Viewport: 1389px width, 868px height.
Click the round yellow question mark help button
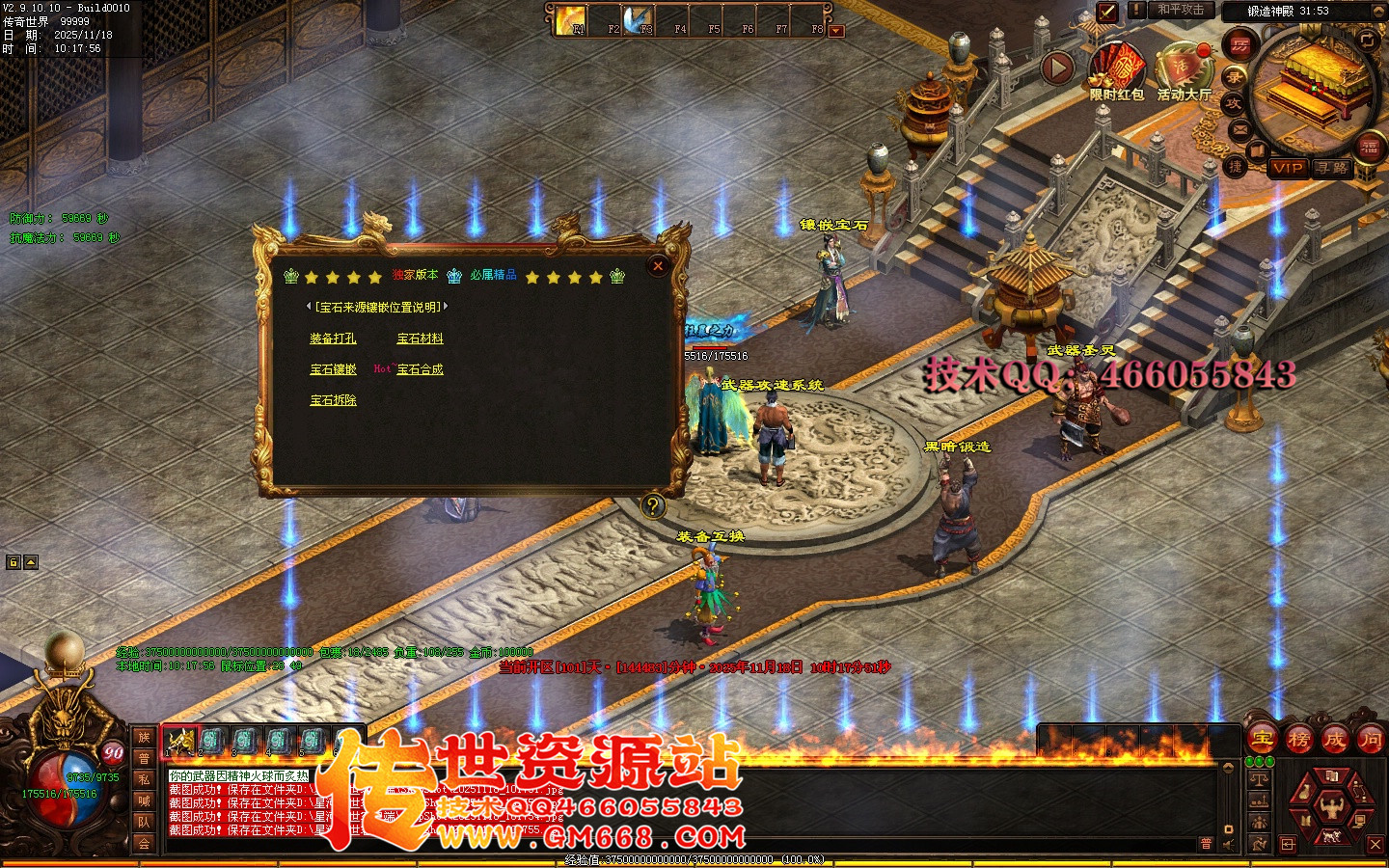tap(653, 505)
